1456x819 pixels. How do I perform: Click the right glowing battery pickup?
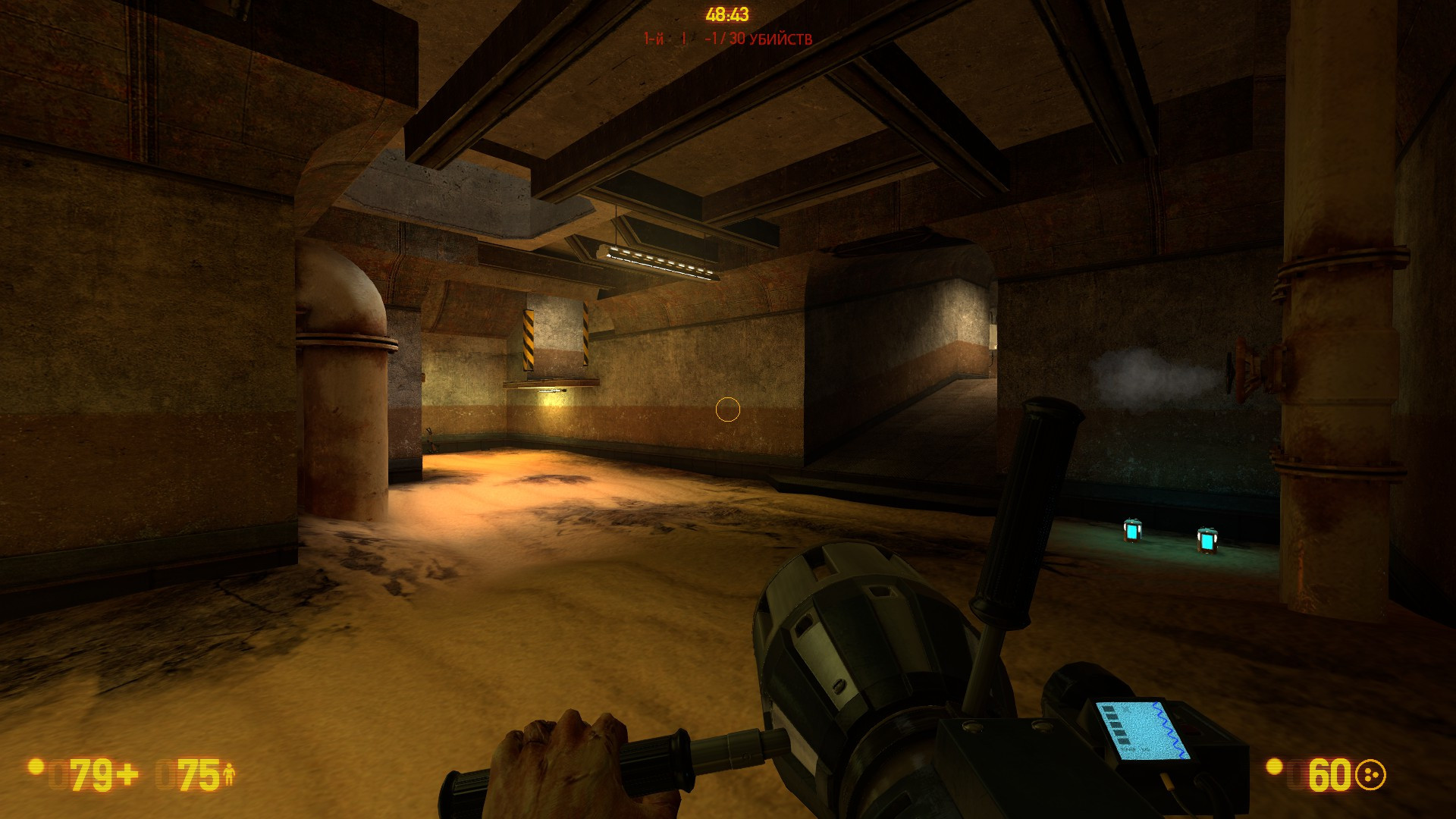1207,542
